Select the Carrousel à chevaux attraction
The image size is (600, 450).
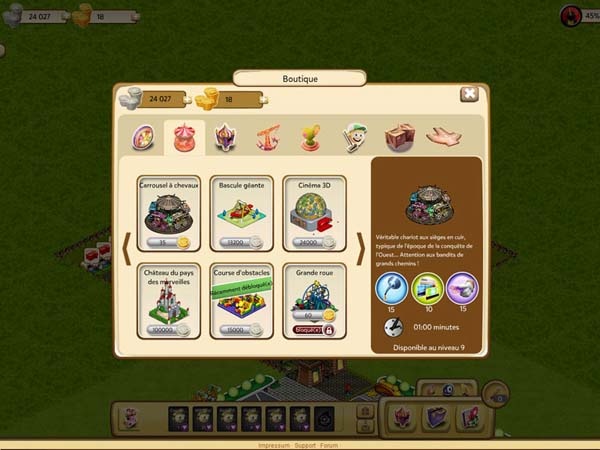[169, 212]
